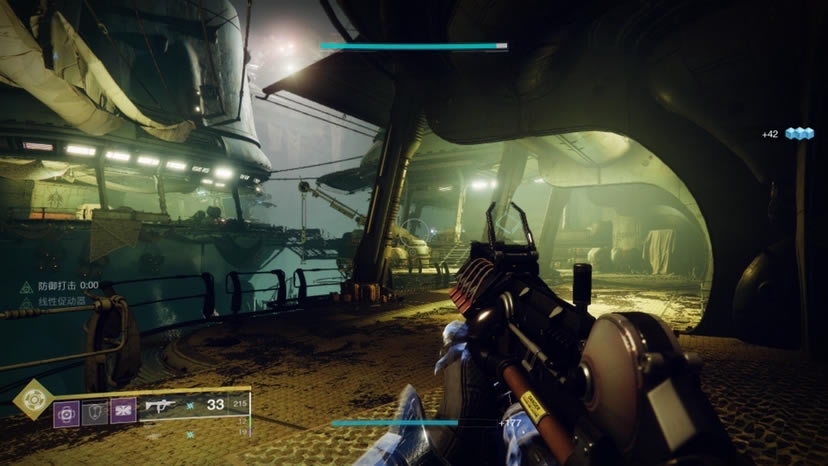This screenshot has height=466, width=828.
Task: Select the equipped rifle weapon icon
Action: (x=161, y=407)
